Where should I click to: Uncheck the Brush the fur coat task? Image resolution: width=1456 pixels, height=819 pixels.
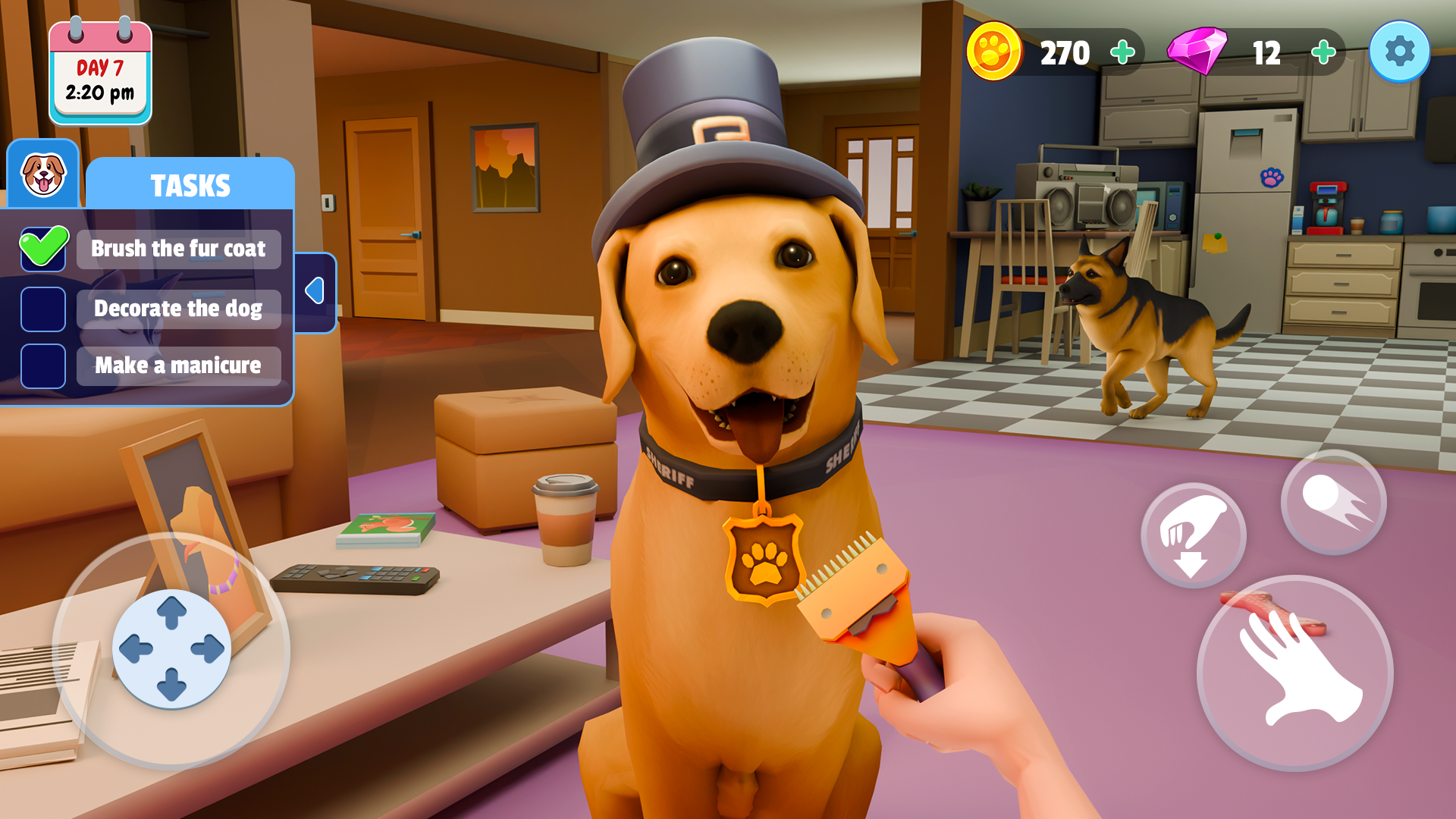[43, 249]
